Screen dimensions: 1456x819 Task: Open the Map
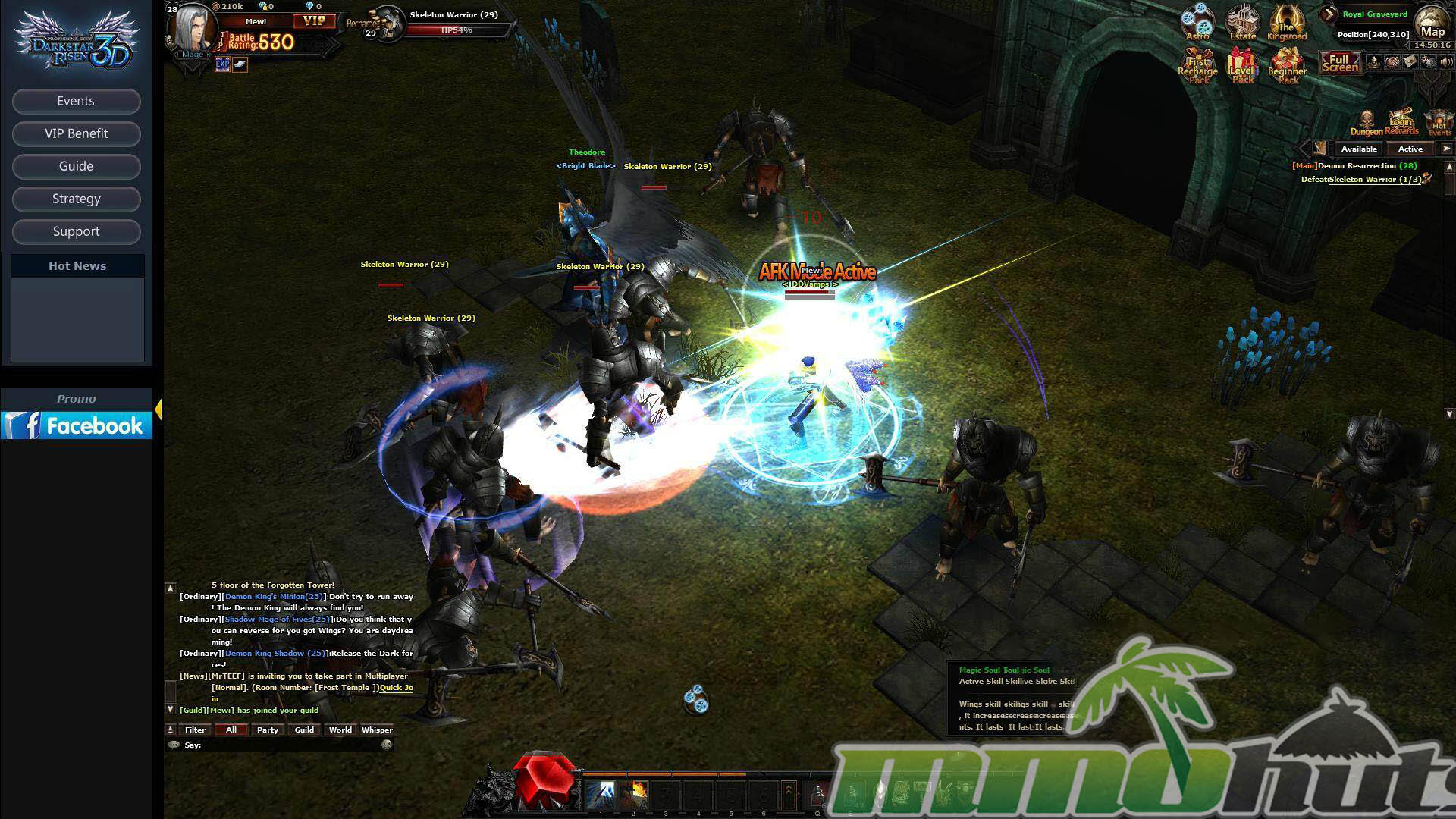(1432, 24)
